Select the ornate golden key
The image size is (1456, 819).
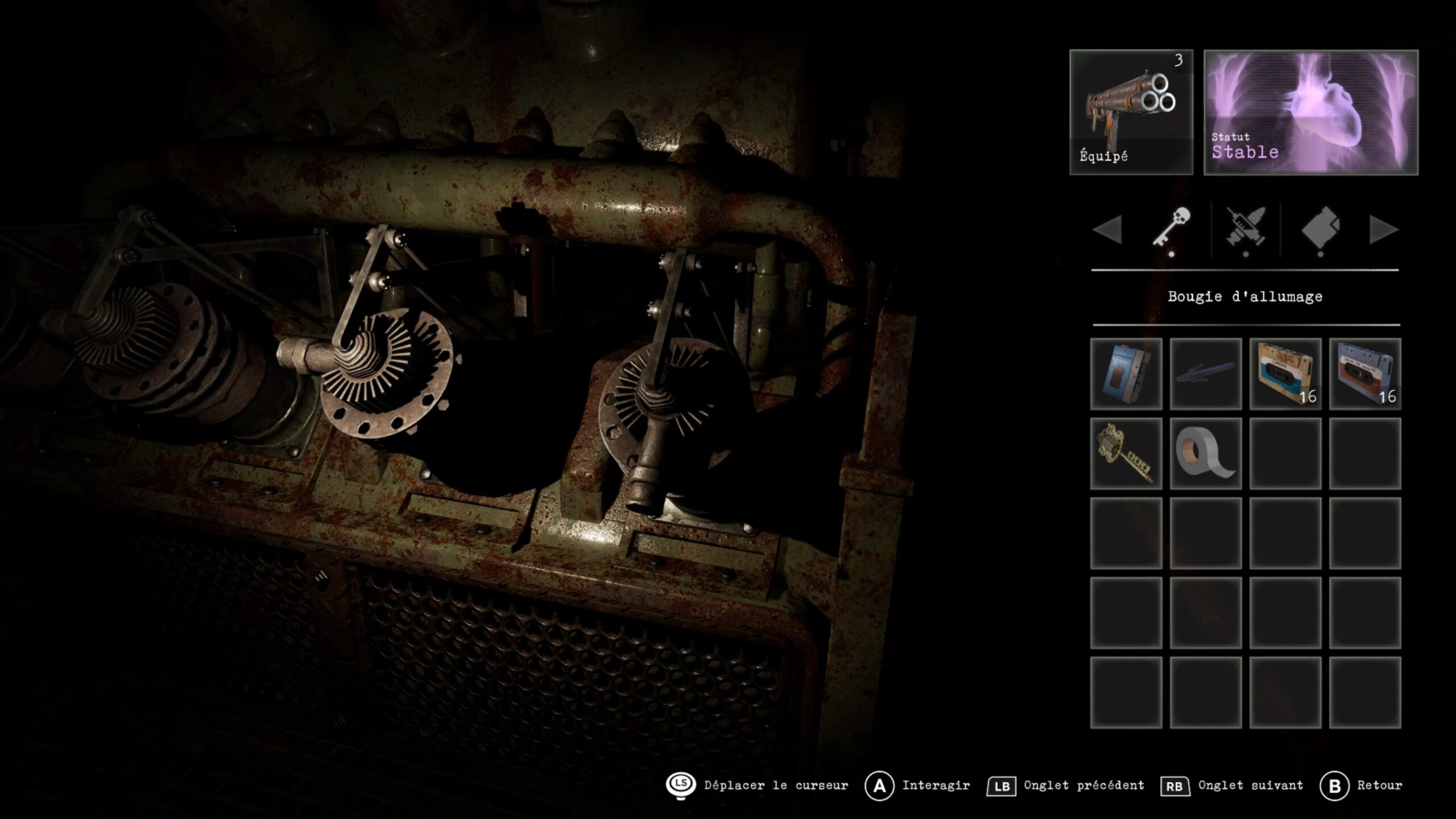tap(1126, 453)
